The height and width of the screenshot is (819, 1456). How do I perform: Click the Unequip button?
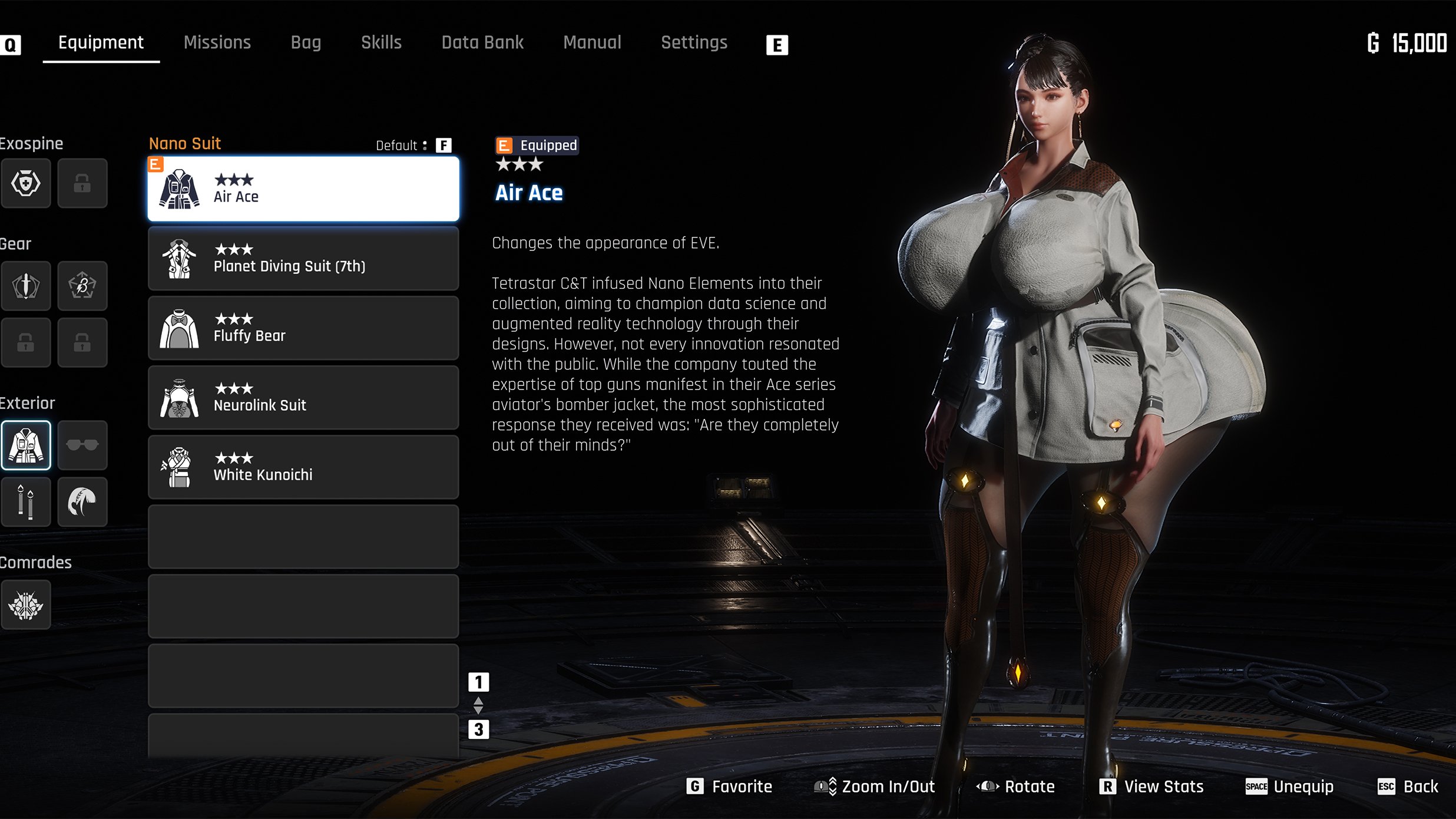pos(1290,787)
